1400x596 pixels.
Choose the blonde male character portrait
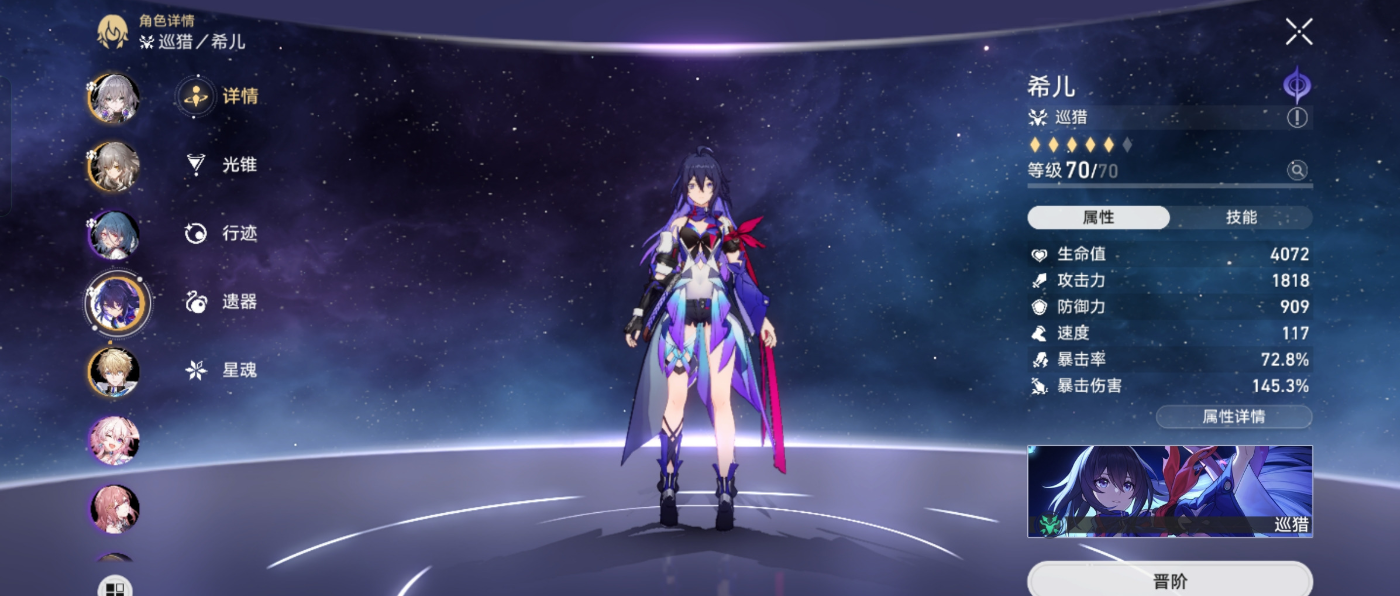click(113, 372)
